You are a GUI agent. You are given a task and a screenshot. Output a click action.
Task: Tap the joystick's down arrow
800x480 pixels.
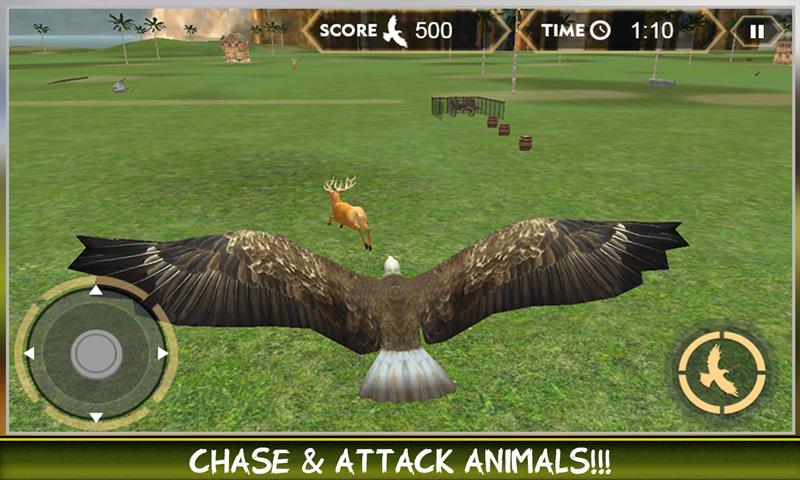pos(96,416)
